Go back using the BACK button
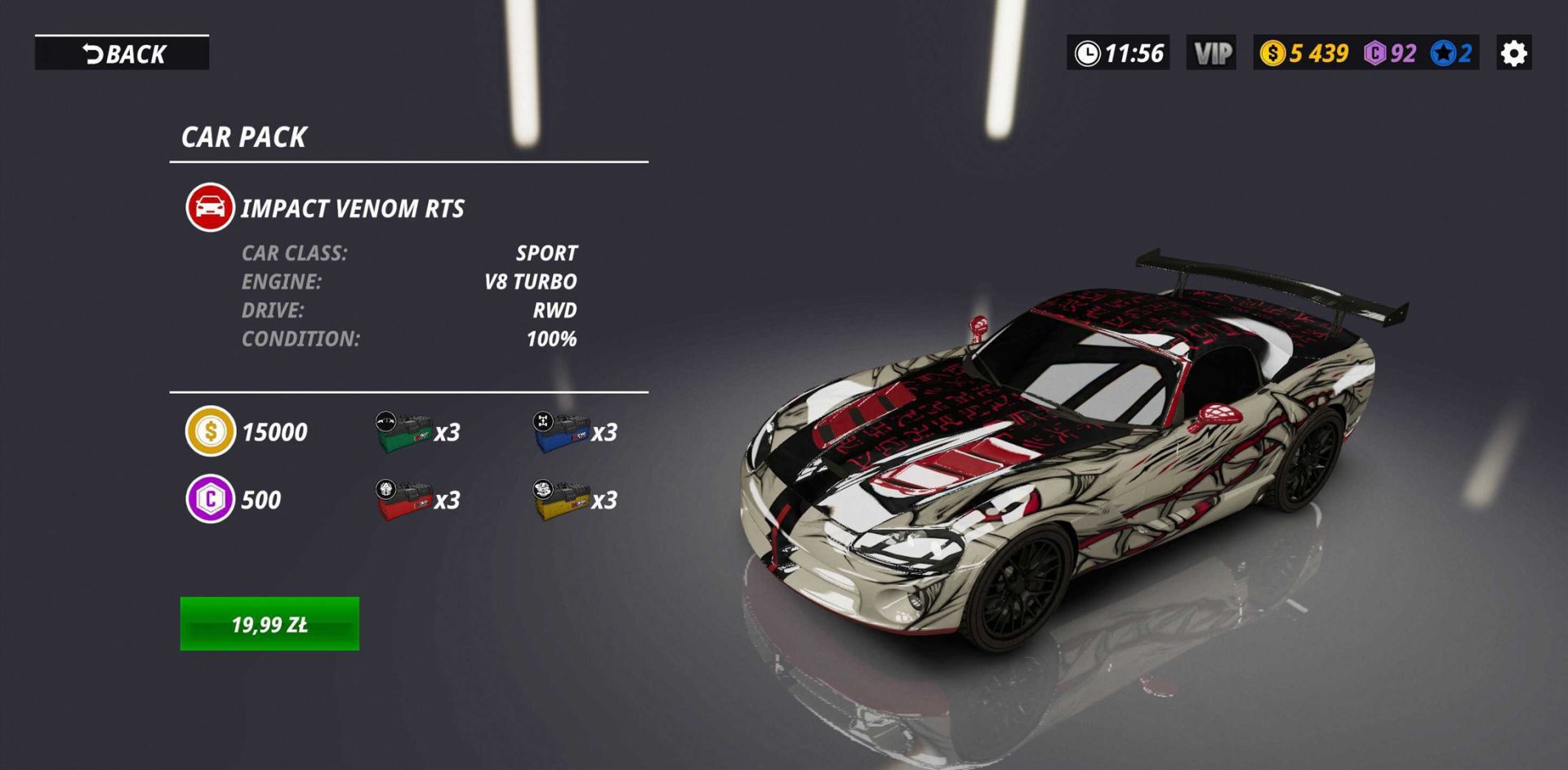Viewport: 1568px width, 770px height. click(122, 54)
